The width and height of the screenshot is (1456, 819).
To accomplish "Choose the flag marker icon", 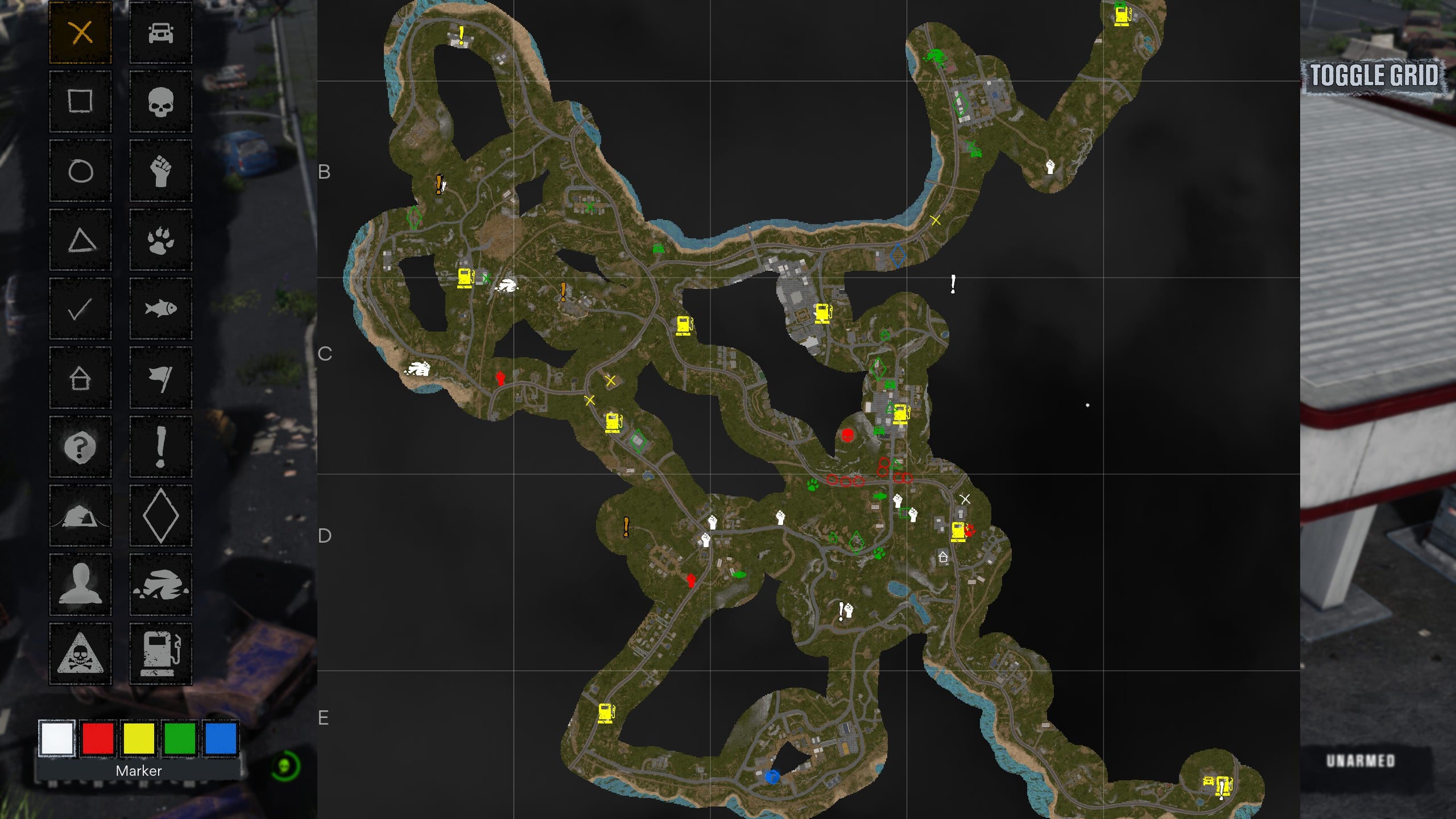I will pos(161,378).
